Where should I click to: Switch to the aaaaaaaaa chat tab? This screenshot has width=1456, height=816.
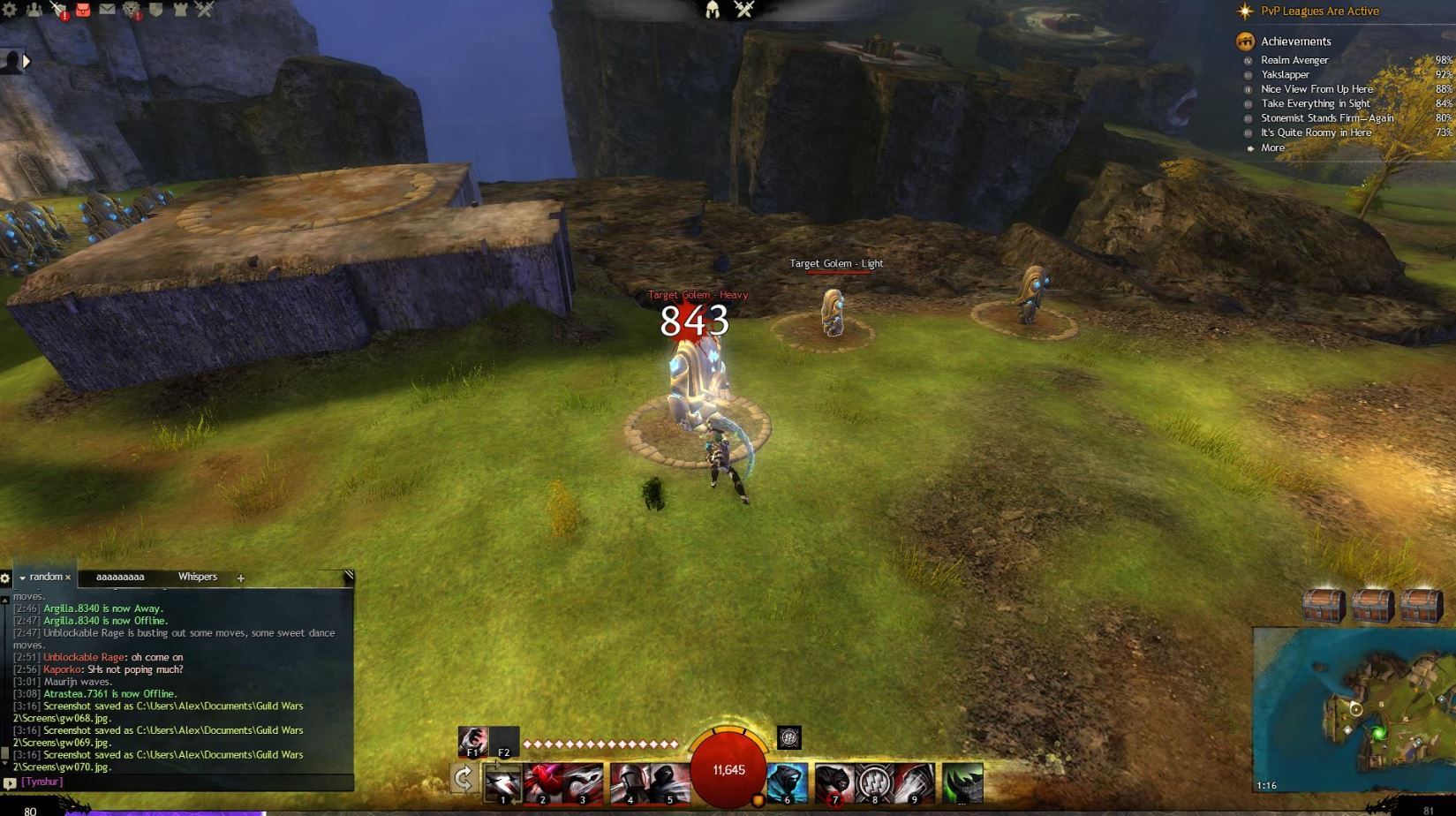click(120, 577)
